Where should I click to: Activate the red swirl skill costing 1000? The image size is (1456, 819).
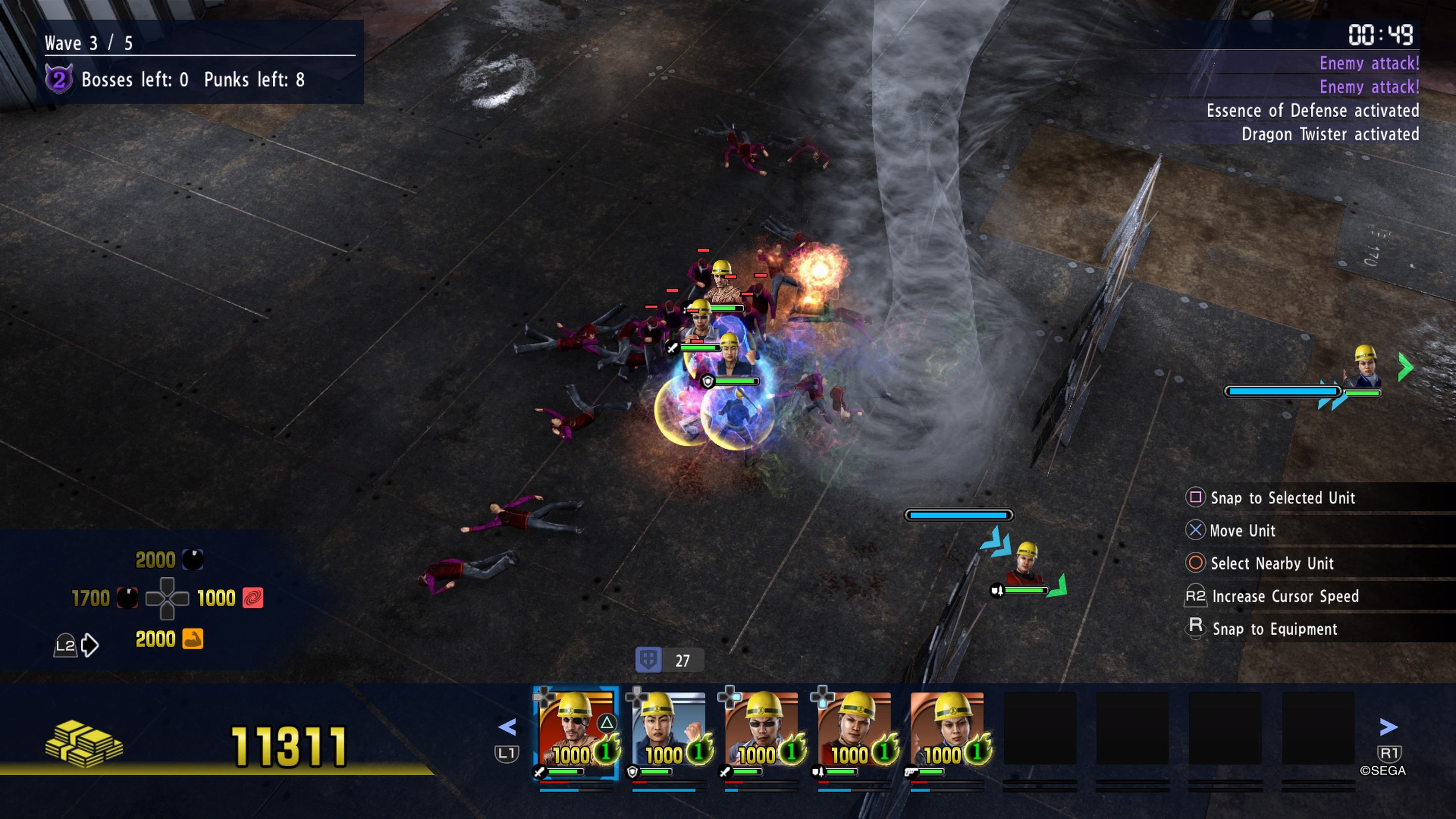[253, 598]
